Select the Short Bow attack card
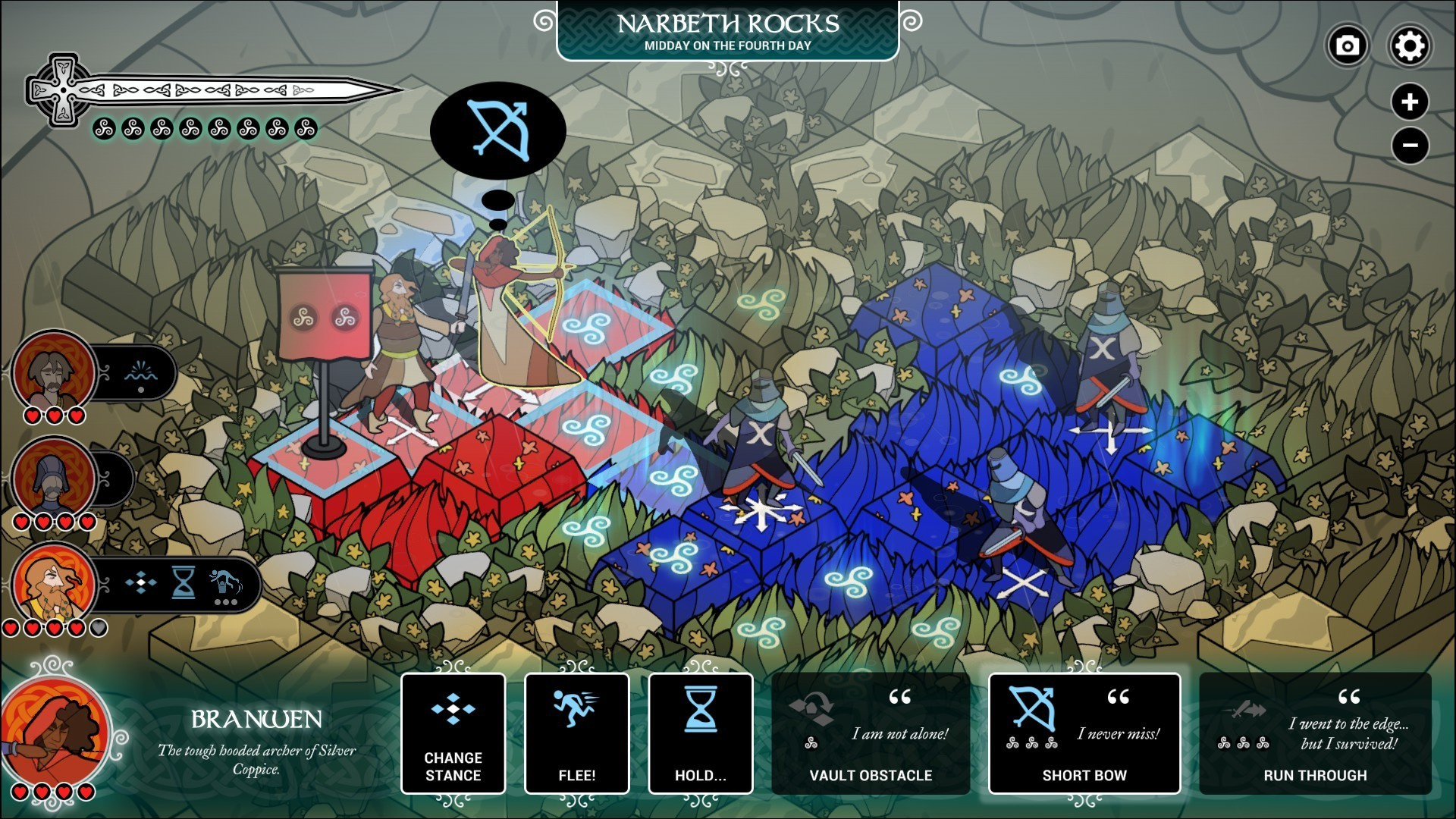 pyautogui.click(x=1084, y=733)
